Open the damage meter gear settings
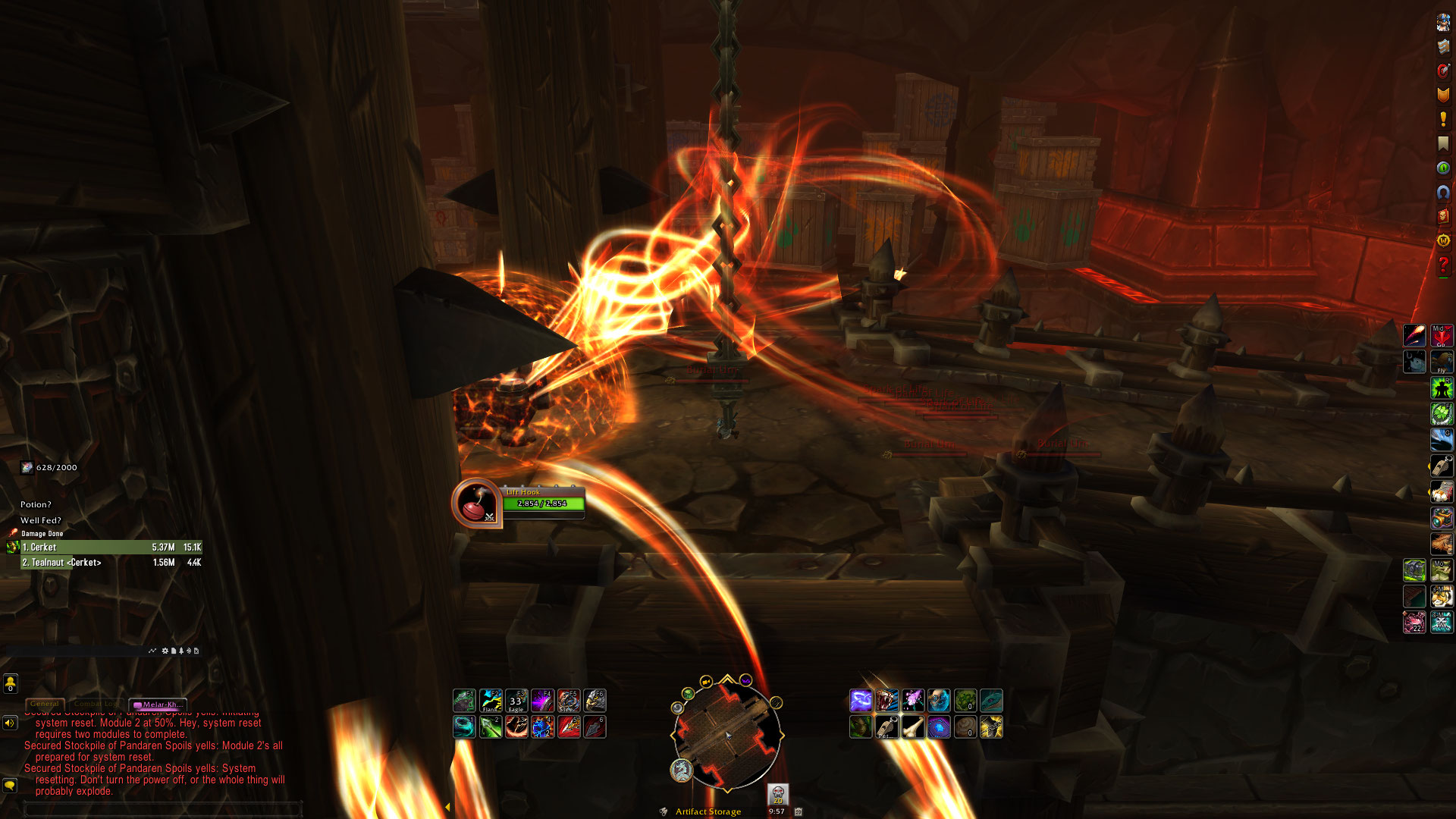The image size is (1456, 819). point(165,651)
